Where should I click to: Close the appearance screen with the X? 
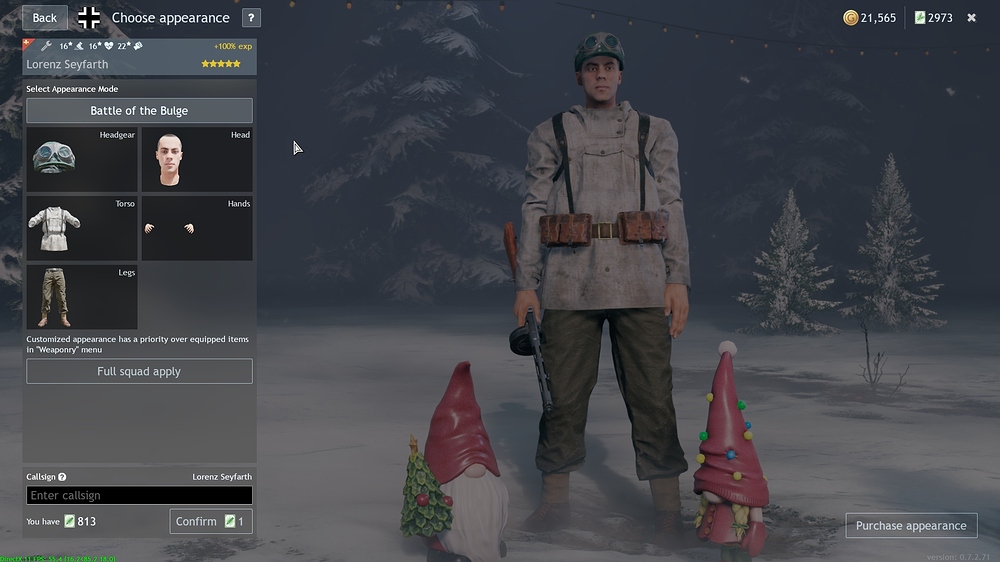(x=971, y=18)
